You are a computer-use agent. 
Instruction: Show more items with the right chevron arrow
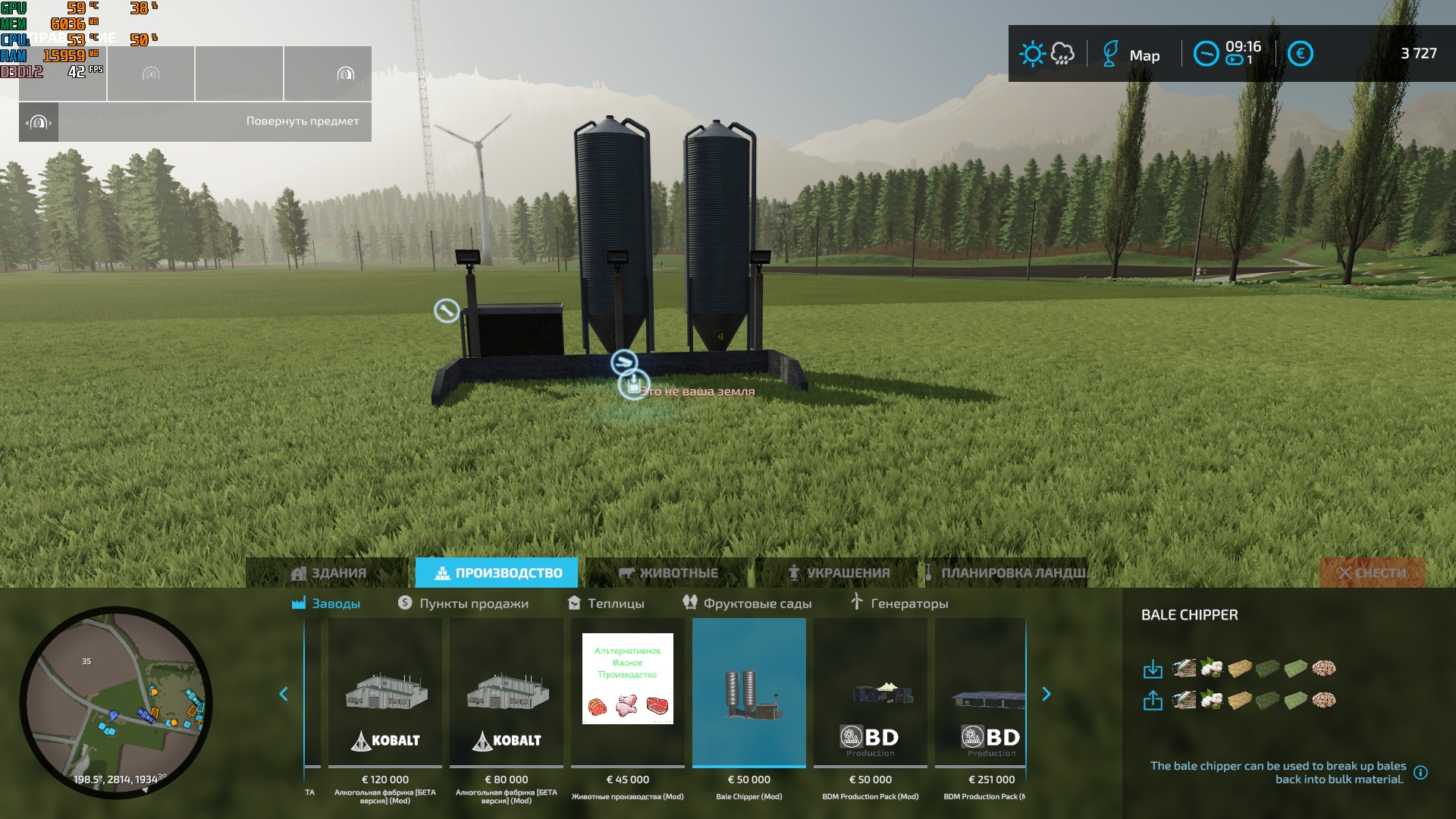pos(1046,693)
